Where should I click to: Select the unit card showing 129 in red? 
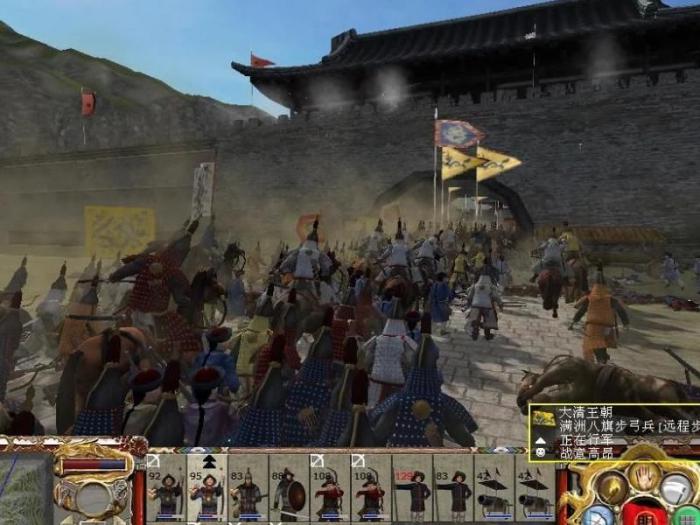[412, 489]
